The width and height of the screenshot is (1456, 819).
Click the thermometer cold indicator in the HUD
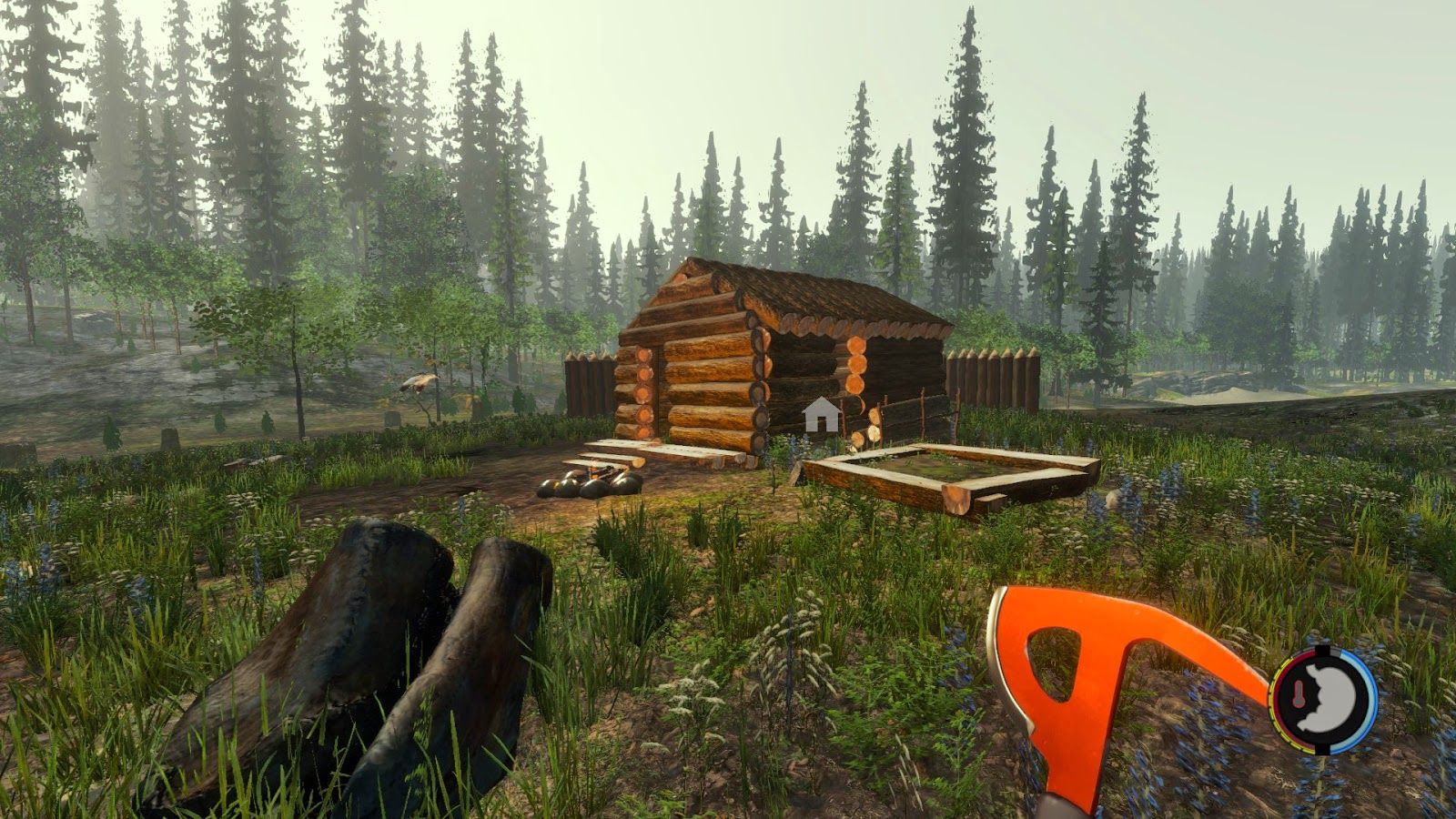pyautogui.click(x=1299, y=693)
